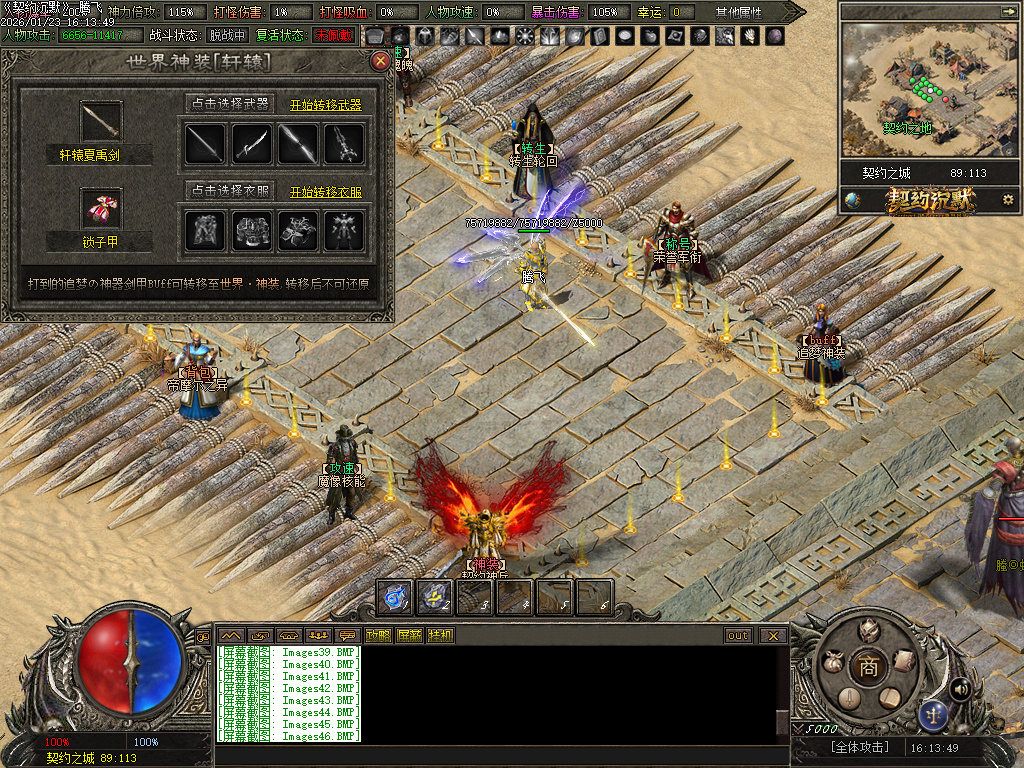Choose the winged full-body armor icon

[x=344, y=231]
